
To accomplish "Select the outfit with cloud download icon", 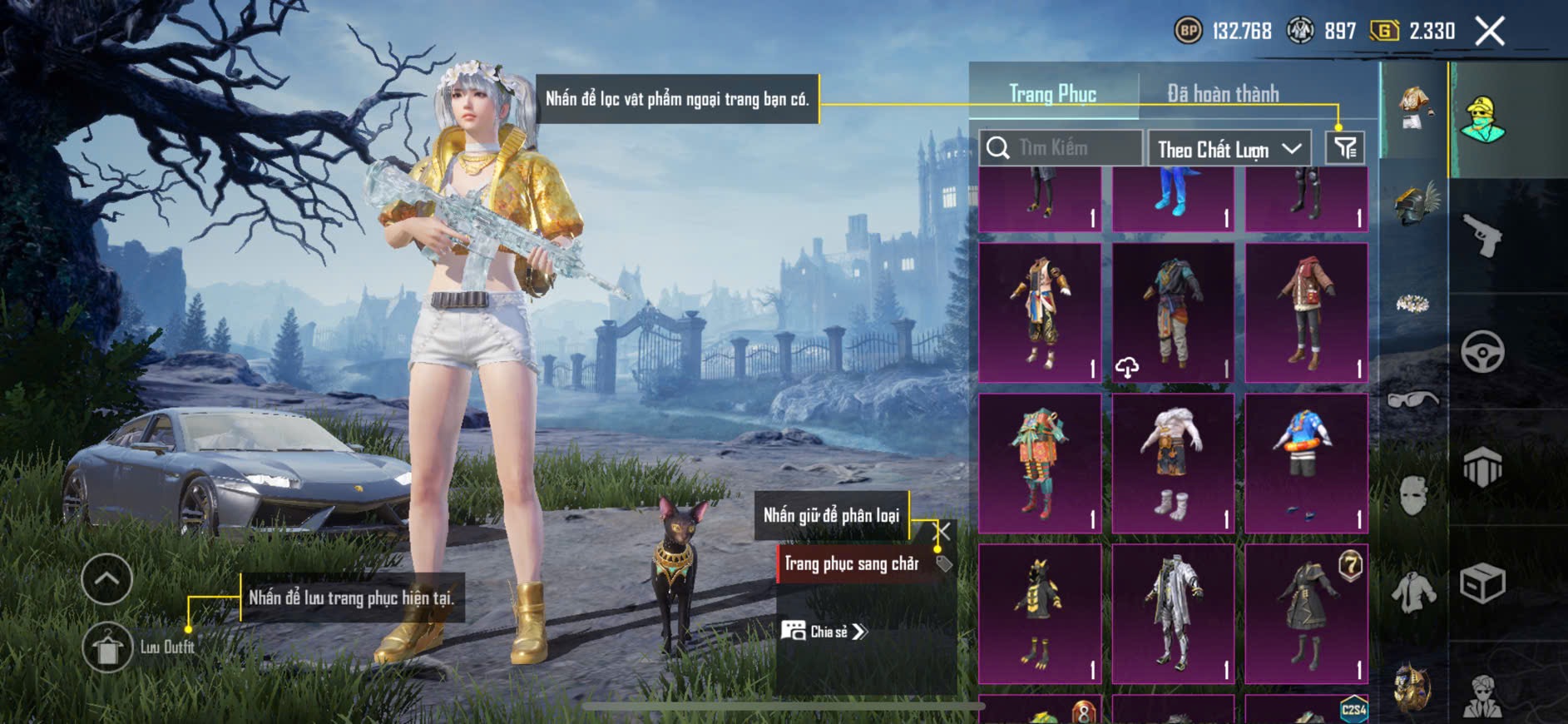I will coord(1173,313).
